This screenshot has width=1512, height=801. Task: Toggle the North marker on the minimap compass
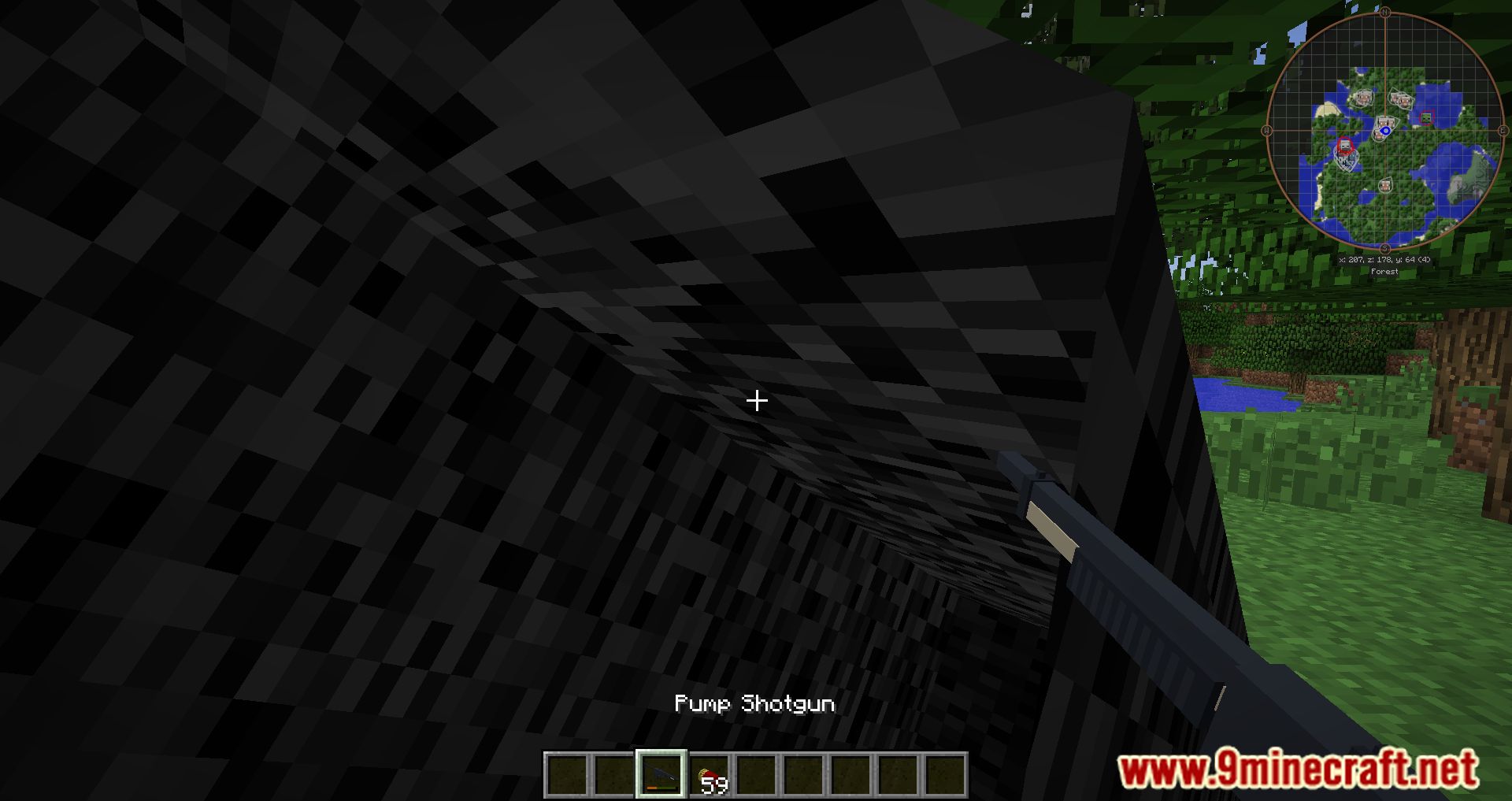click(1385, 12)
